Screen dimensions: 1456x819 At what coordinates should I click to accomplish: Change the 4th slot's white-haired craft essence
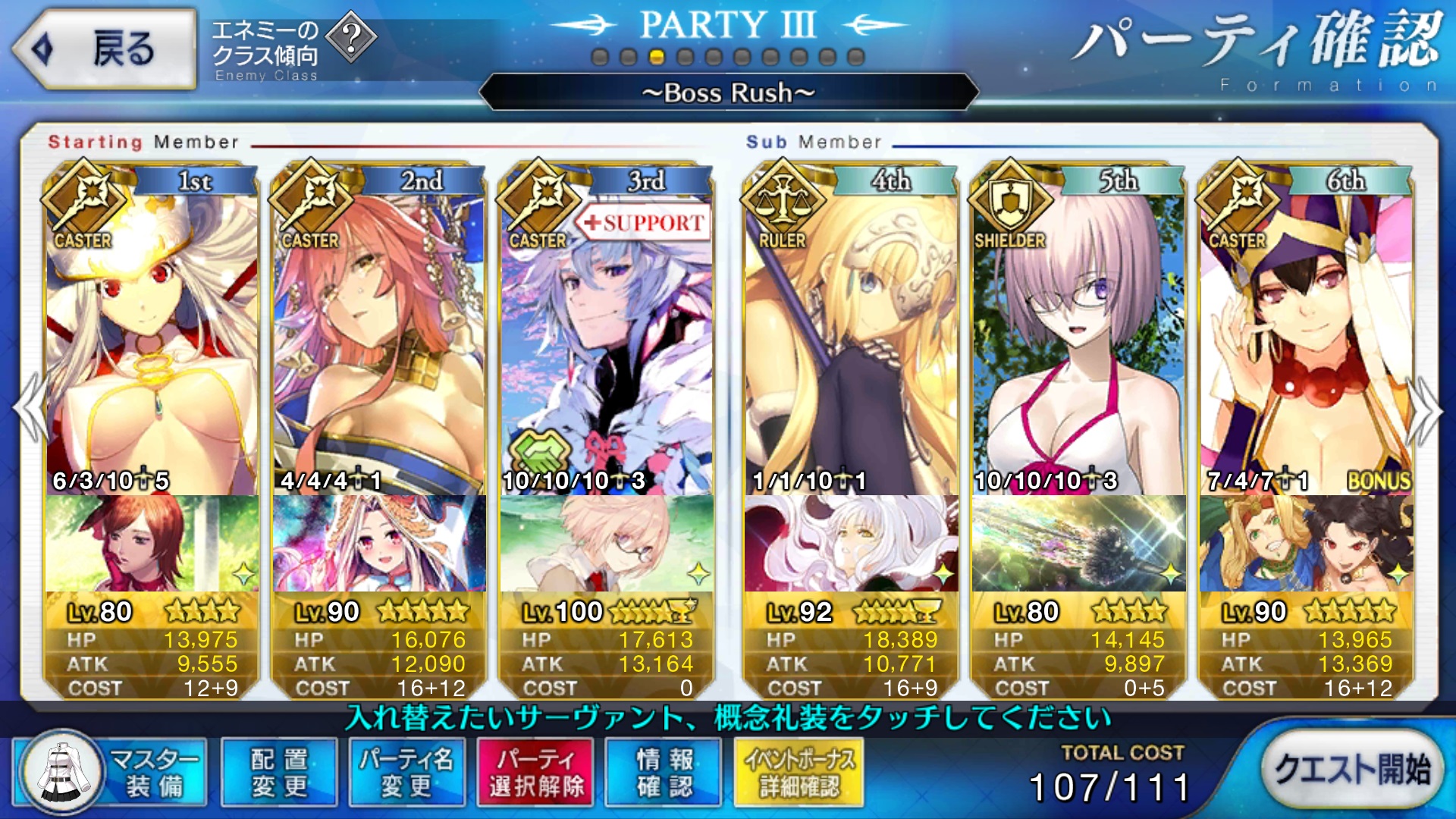(851, 543)
